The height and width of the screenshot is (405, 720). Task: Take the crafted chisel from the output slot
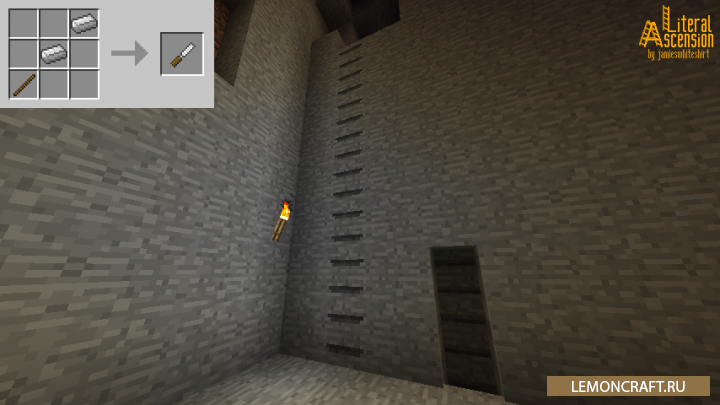(x=181, y=53)
